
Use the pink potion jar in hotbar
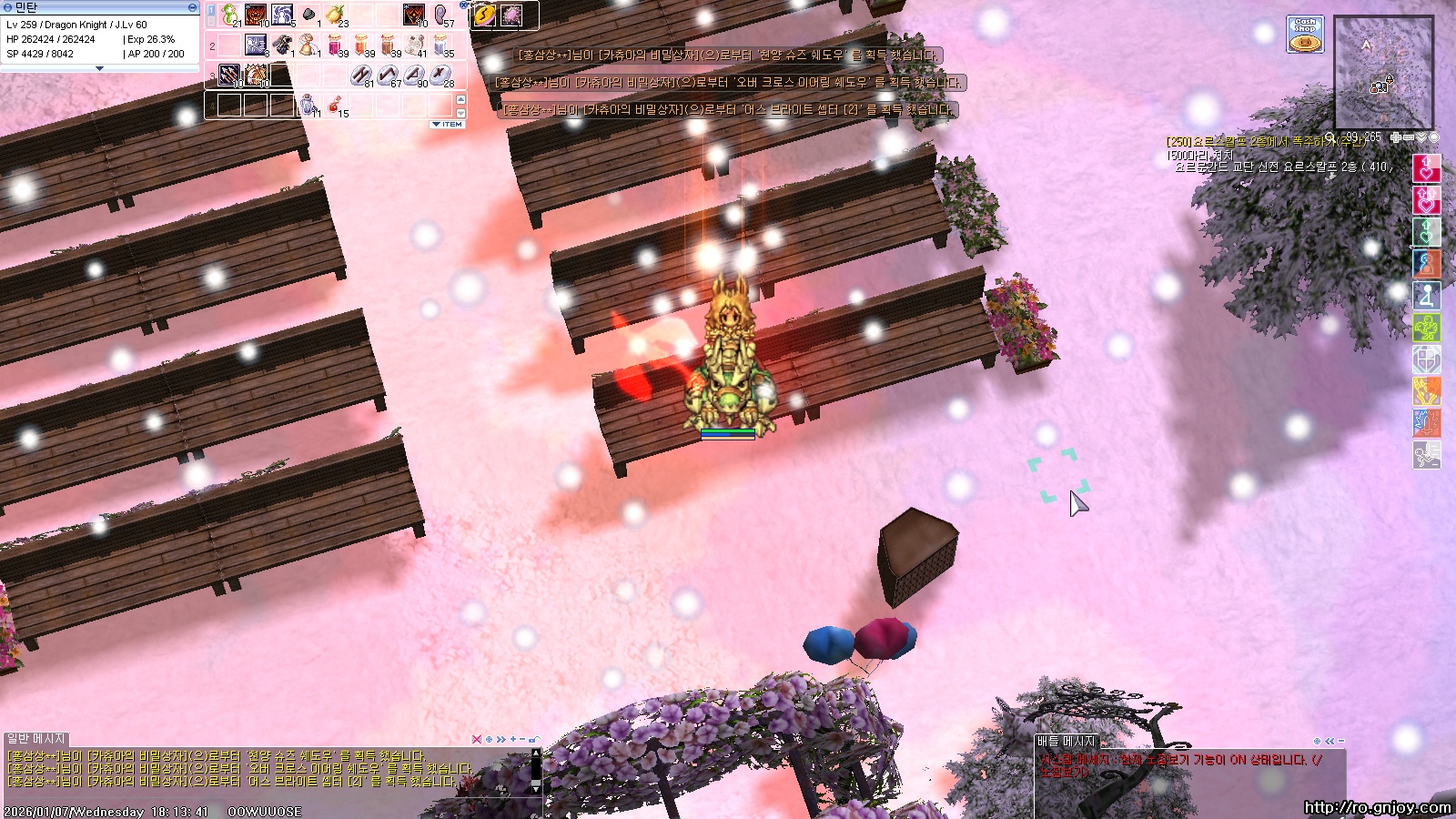point(335,45)
